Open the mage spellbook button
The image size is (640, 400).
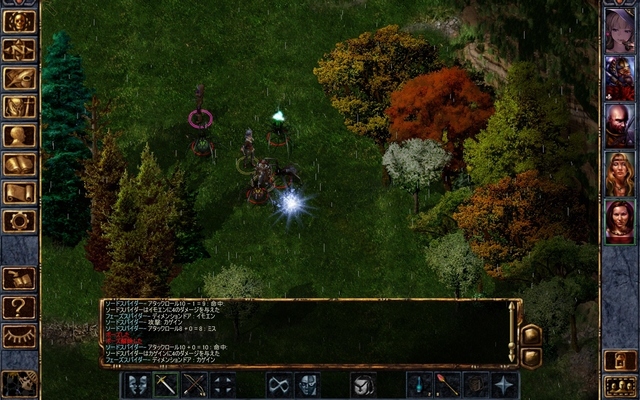(x=19, y=163)
